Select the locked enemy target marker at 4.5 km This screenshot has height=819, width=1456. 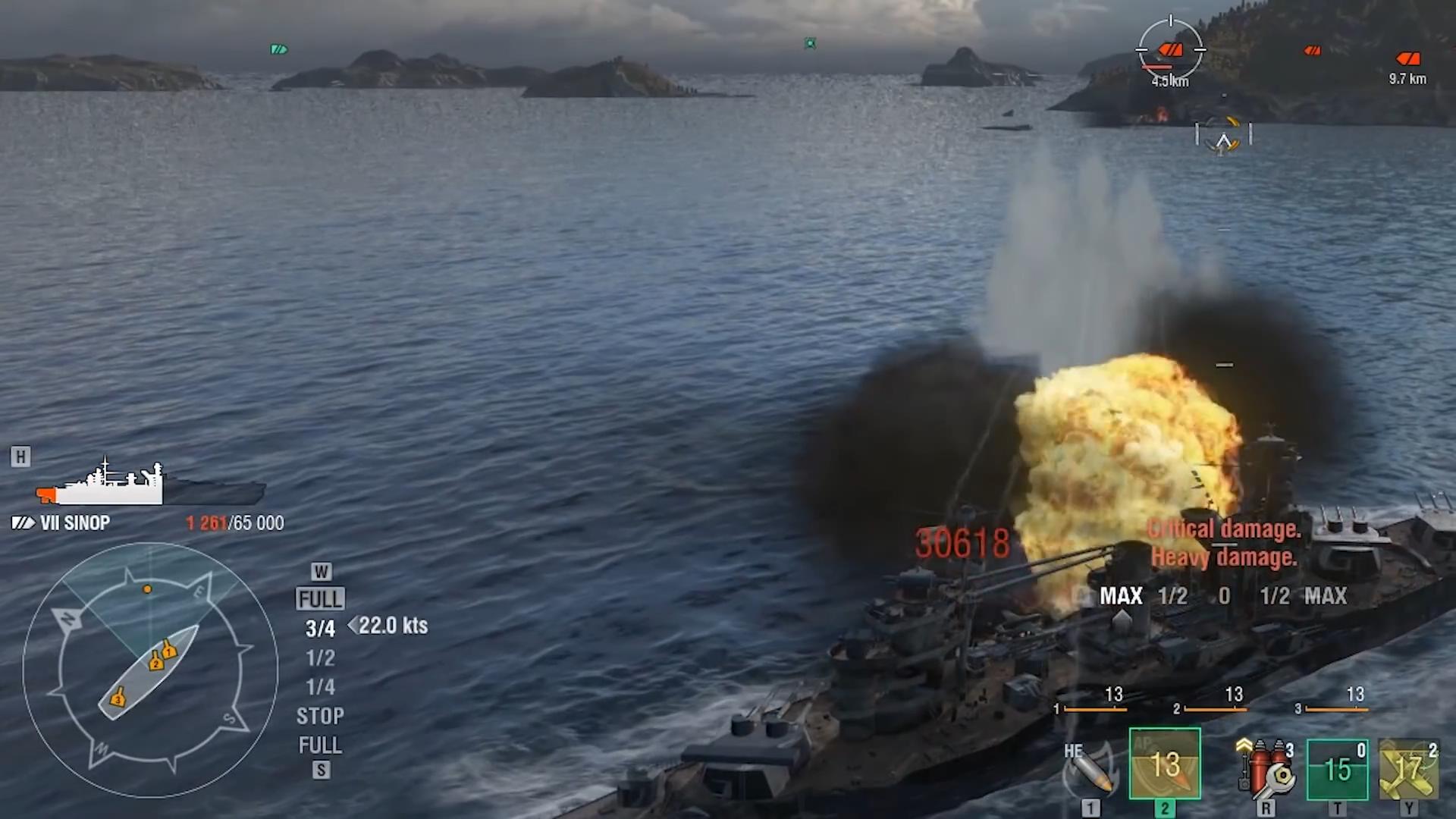point(1170,50)
